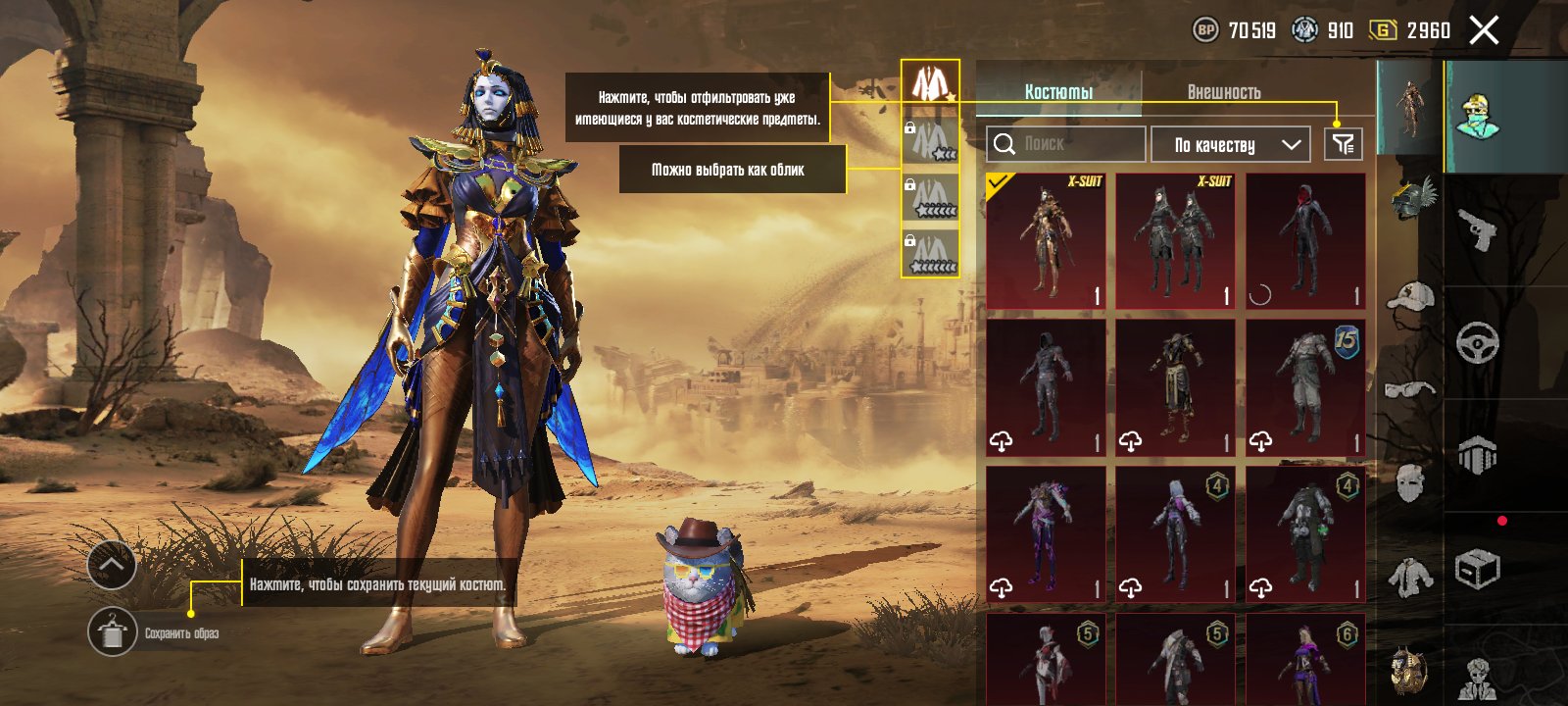Choose the black twin-figure X-Suit outfit
The width and height of the screenshot is (1568, 706).
coord(1175,241)
